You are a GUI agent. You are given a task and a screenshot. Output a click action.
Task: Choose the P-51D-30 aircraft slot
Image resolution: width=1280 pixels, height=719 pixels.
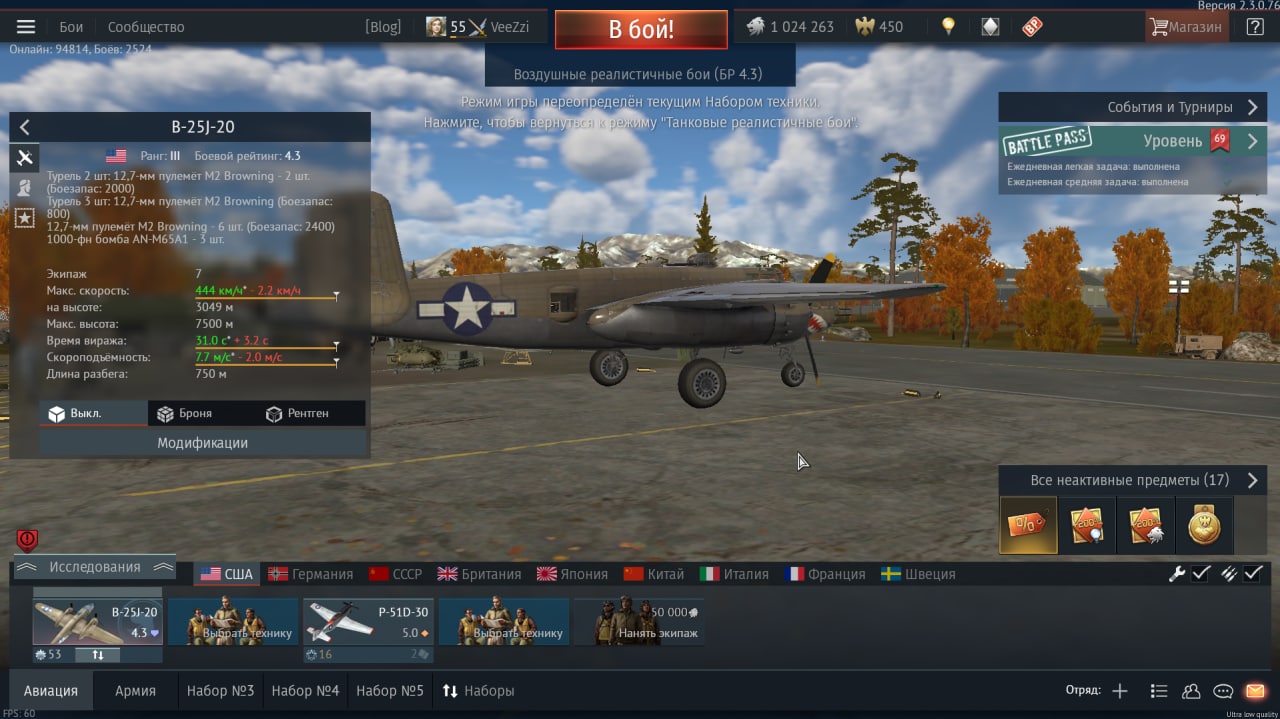(x=367, y=622)
